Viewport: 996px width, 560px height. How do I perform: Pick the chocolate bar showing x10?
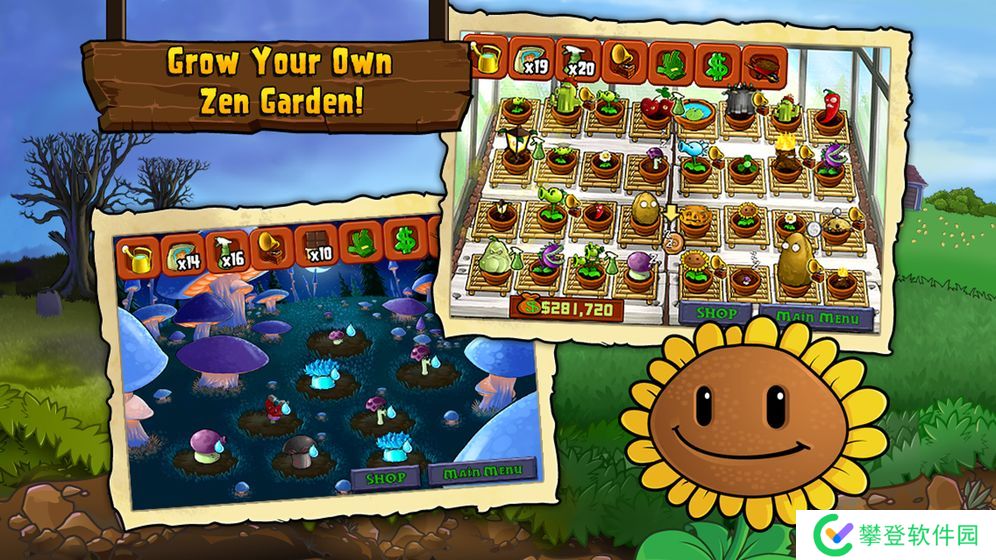point(315,245)
